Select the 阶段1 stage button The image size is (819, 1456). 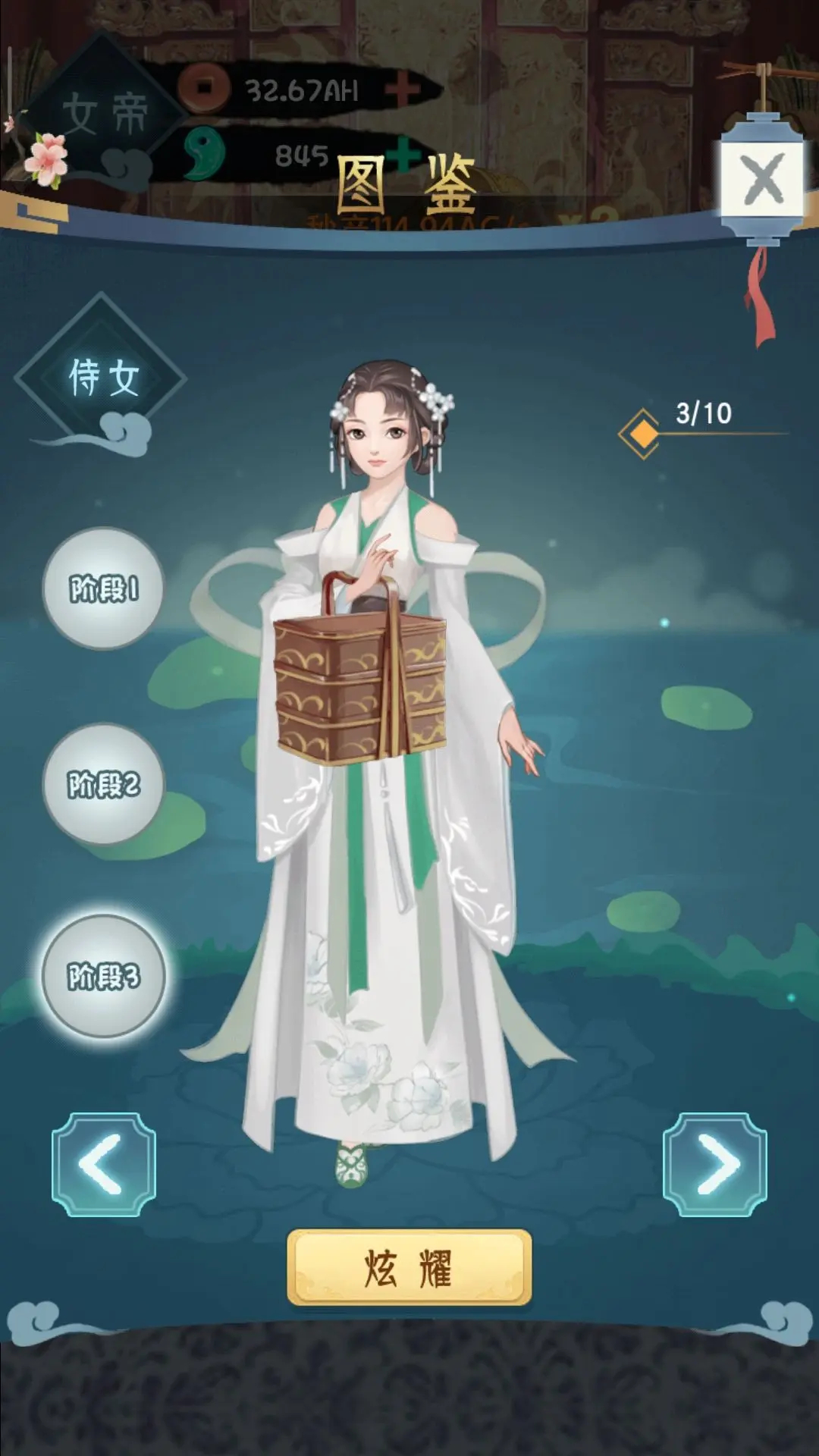pos(103,588)
